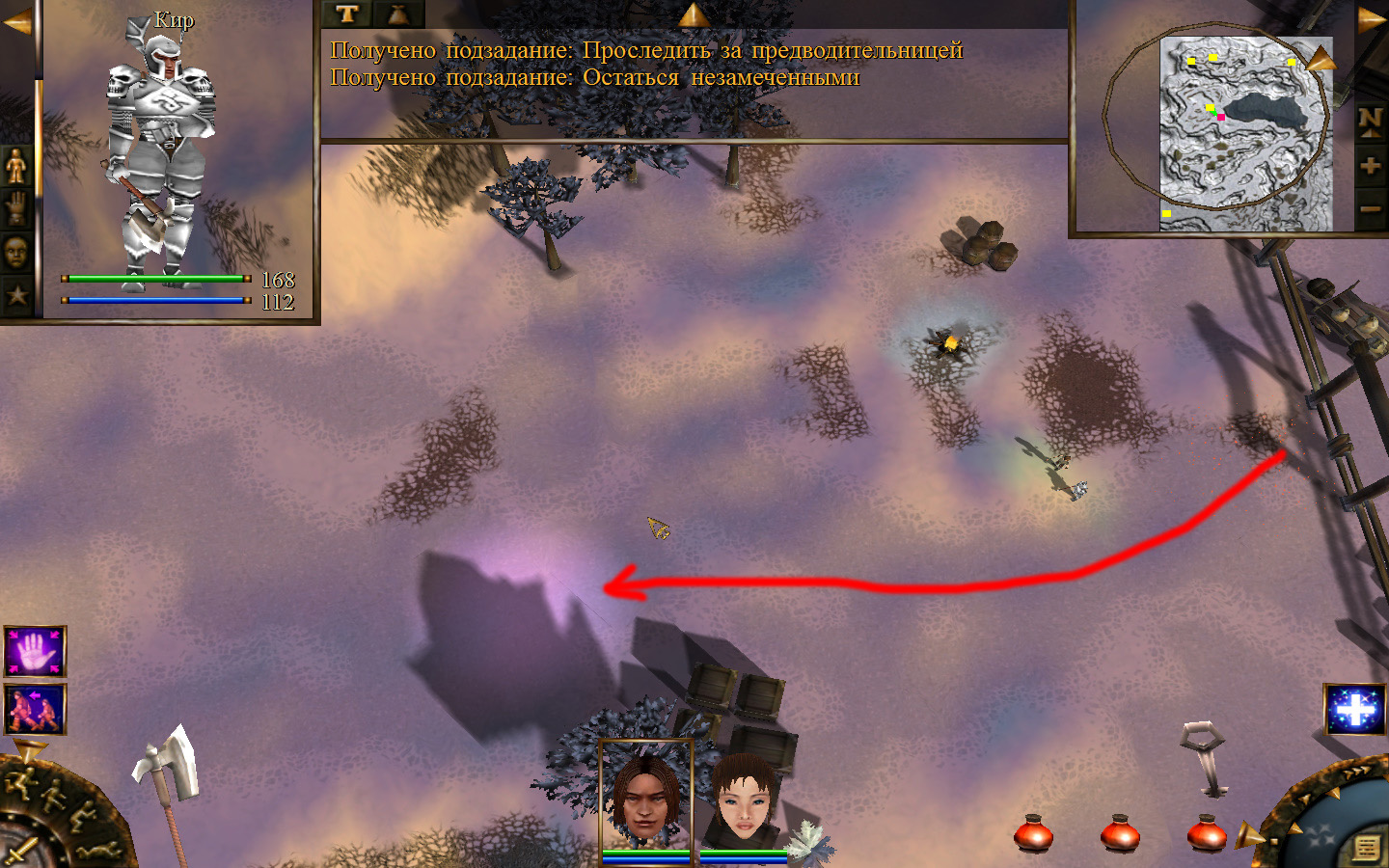
Task: Open the face icon in the character sidebar
Action: (17, 253)
